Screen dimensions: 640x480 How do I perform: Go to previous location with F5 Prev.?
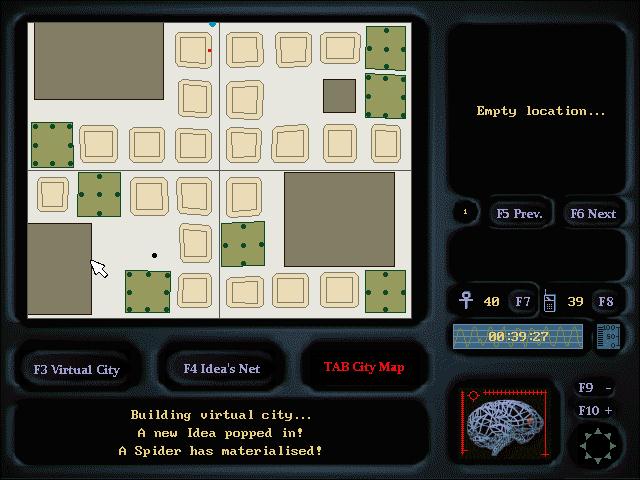pos(518,213)
